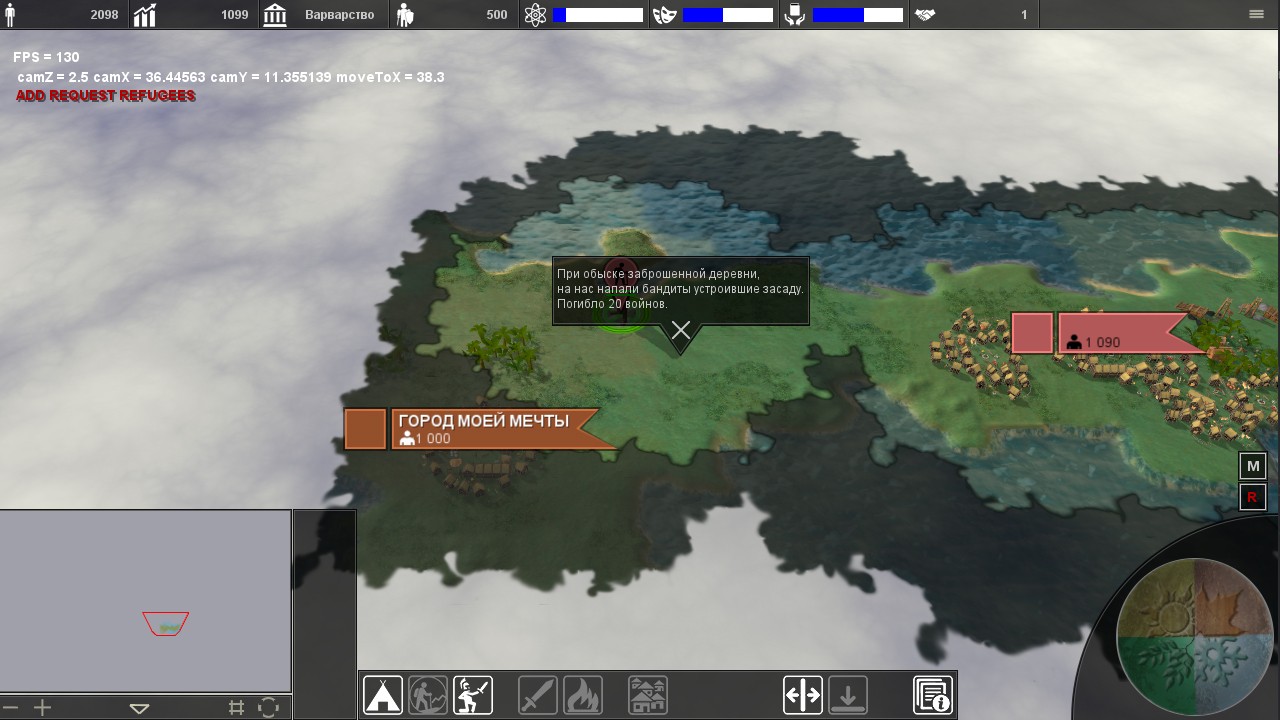1280x720 pixels.
Task: Toggle the M button on right edge
Action: pyautogui.click(x=1253, y=467)
